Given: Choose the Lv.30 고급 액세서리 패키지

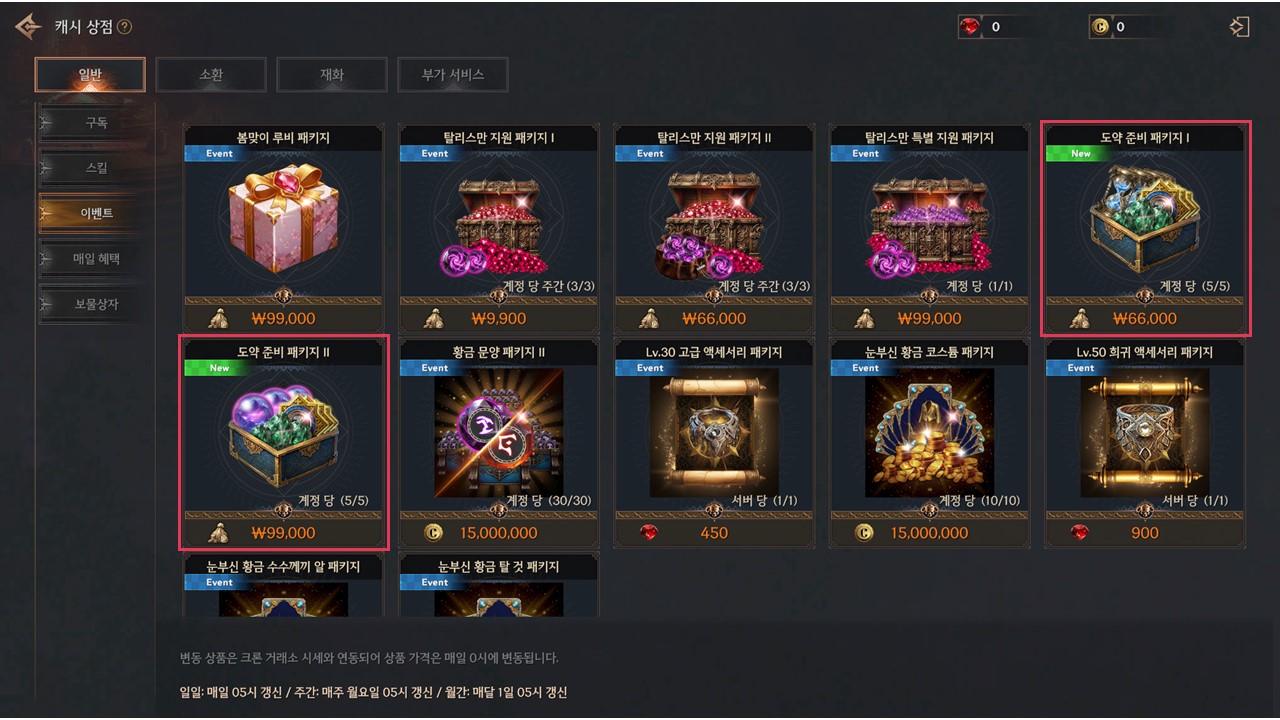Looking at the screenshot, I should point(714,442).
